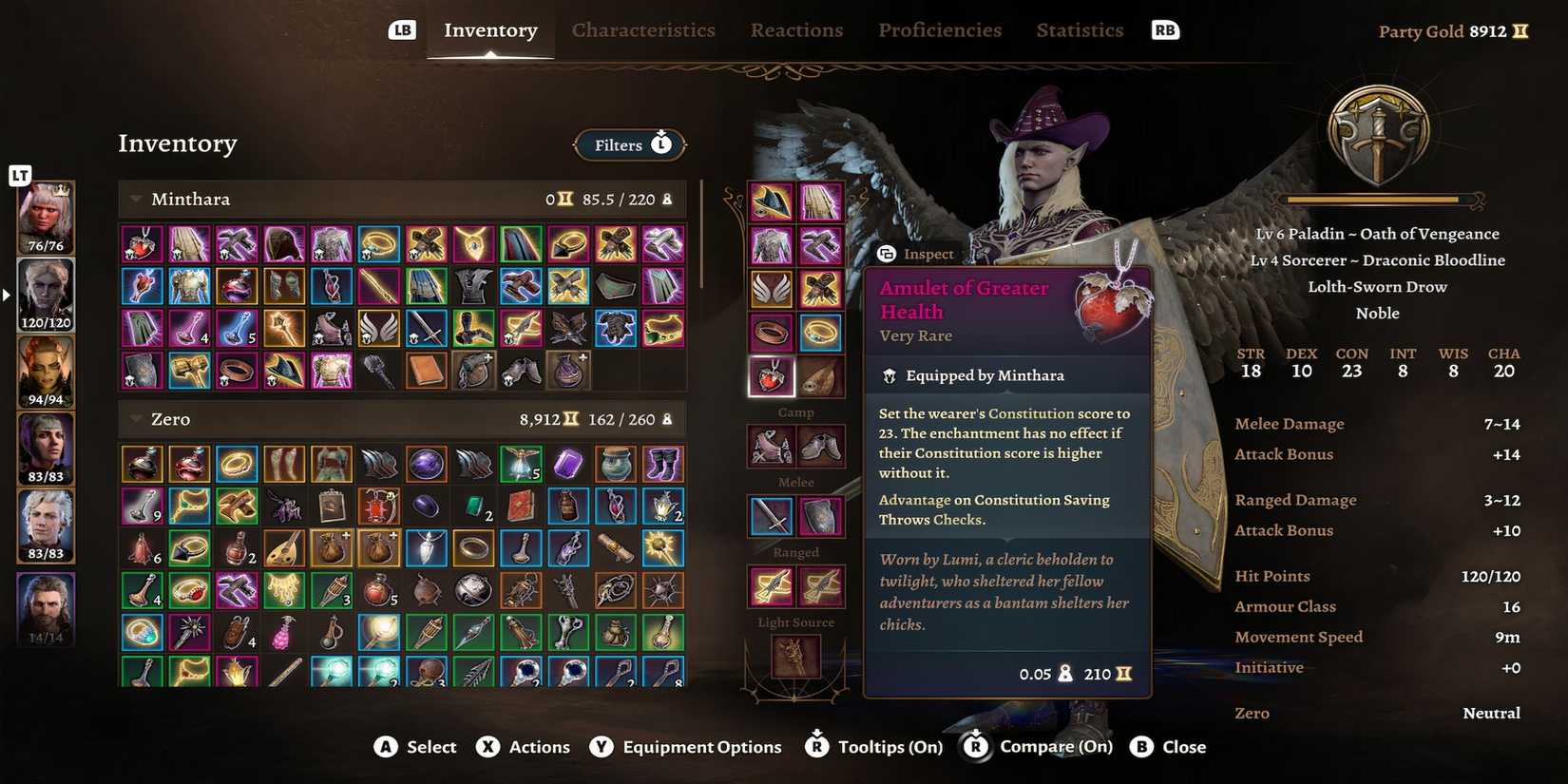Click the Inspect icon on the amulet tooltip
The image size is (1568, 784).
pyautogui.click(x=888, y=254)
